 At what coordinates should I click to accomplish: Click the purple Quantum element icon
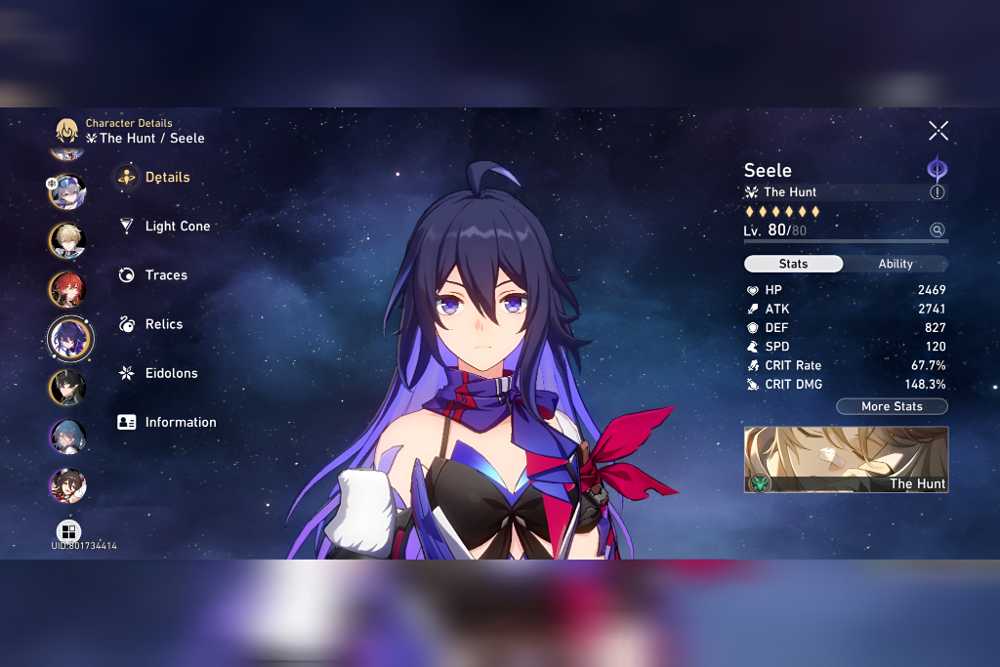[x=937, y=168]
